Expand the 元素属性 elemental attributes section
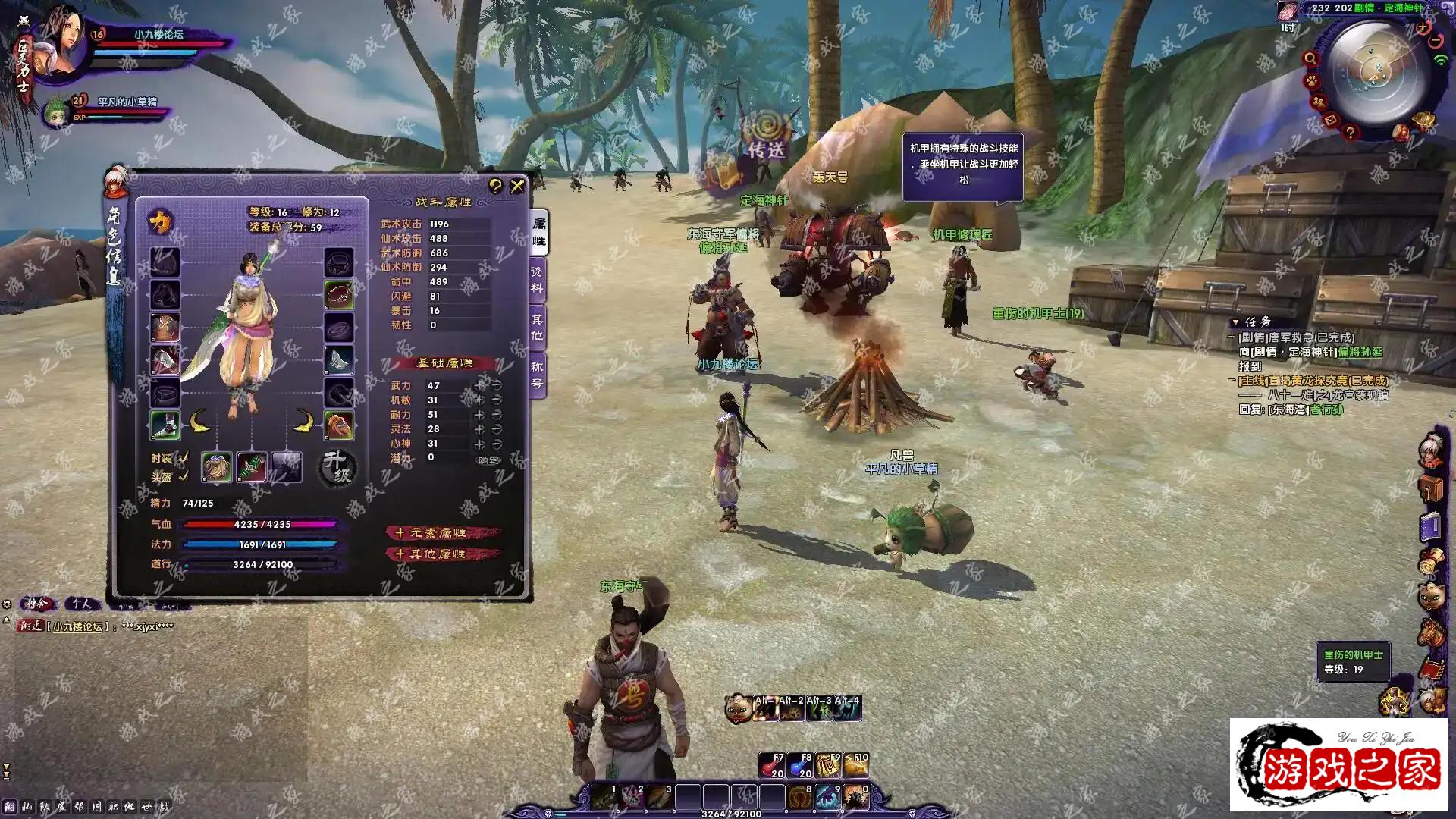 point(442,533)
